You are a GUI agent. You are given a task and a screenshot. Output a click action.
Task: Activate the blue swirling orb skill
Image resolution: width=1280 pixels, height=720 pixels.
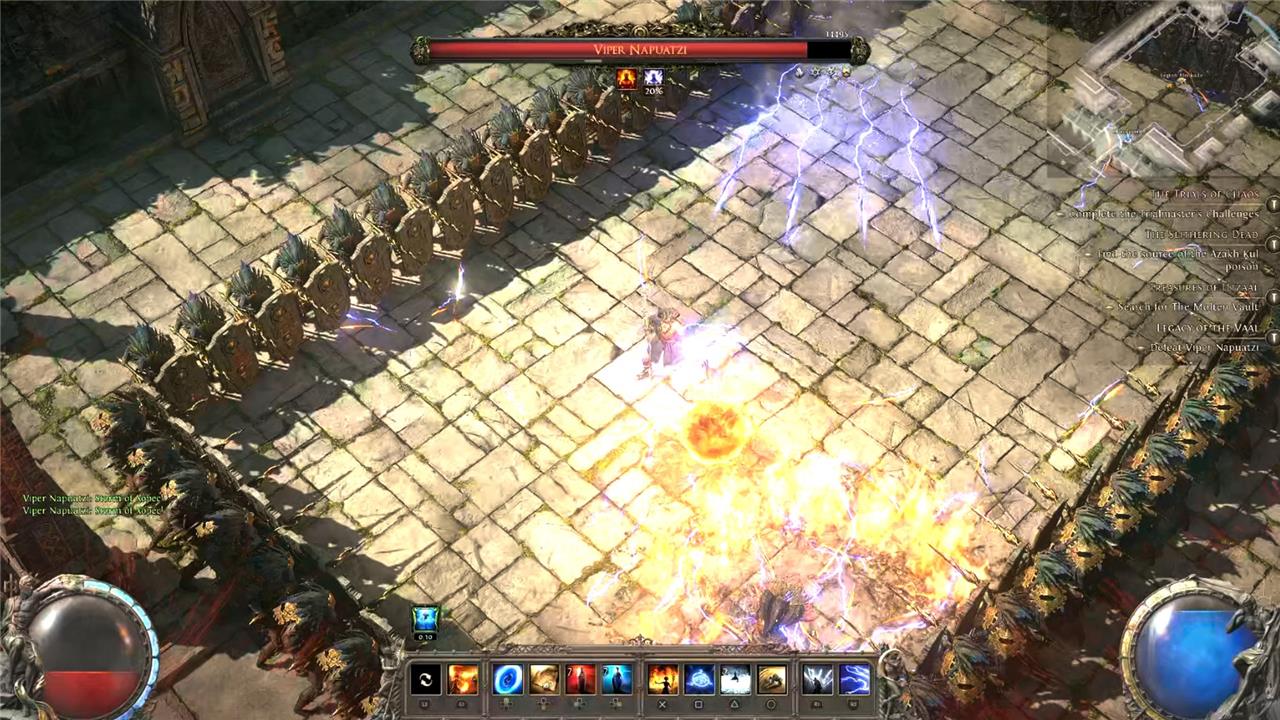(507, 680)
